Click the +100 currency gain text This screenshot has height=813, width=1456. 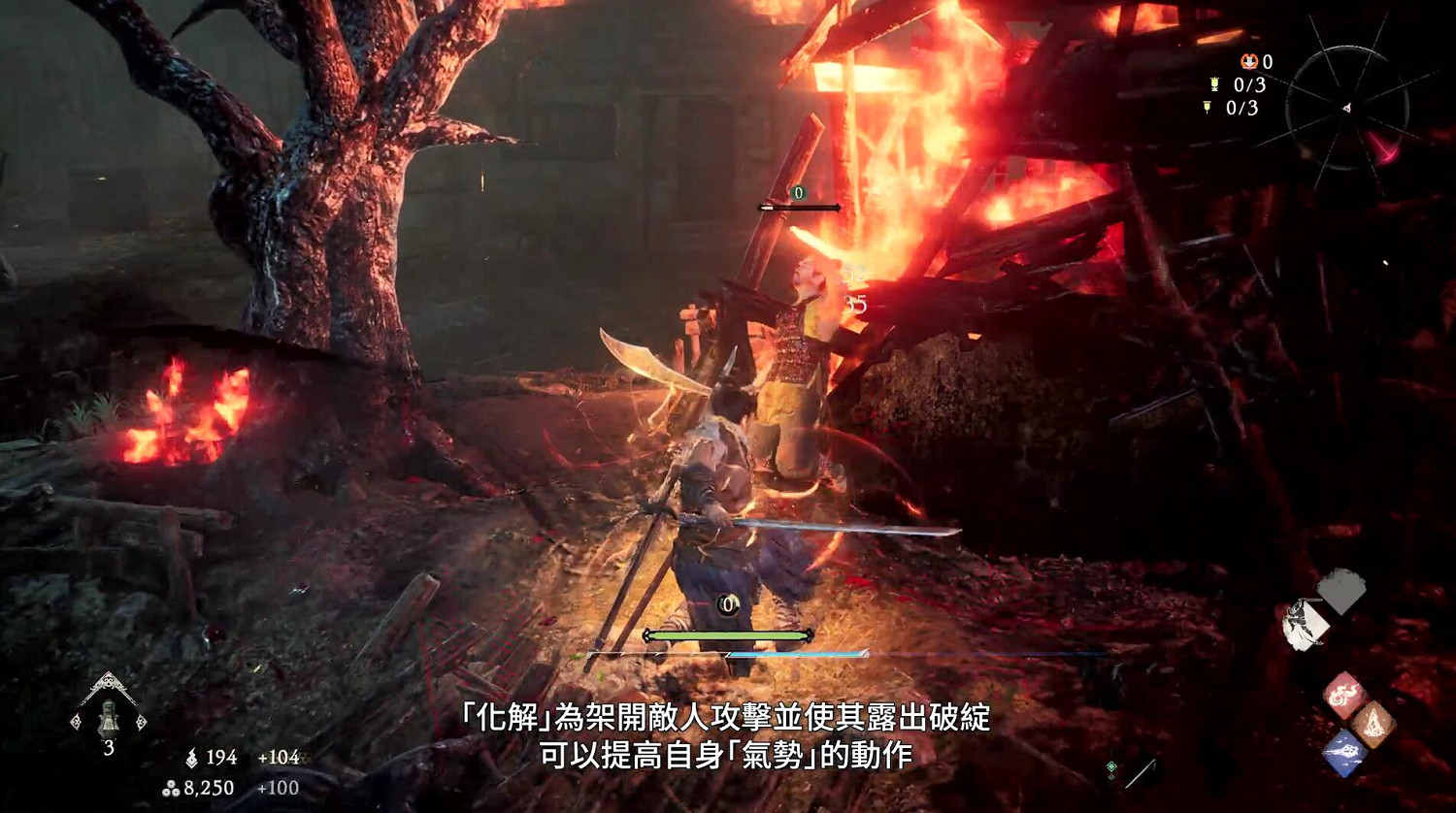tap(279, 787)
